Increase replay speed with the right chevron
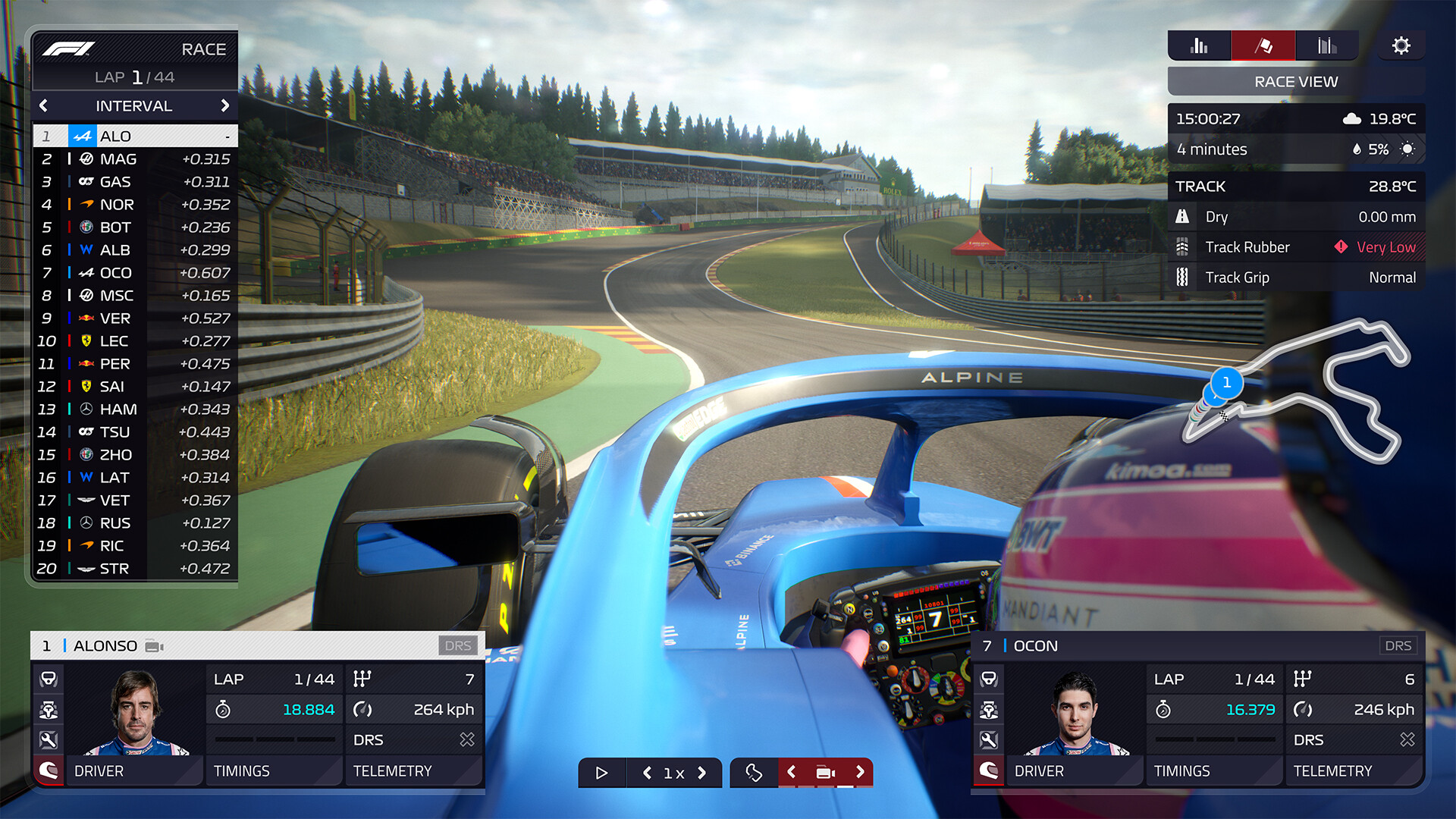The width and height of the screenshot is (1456, 819). coord(698,773)
